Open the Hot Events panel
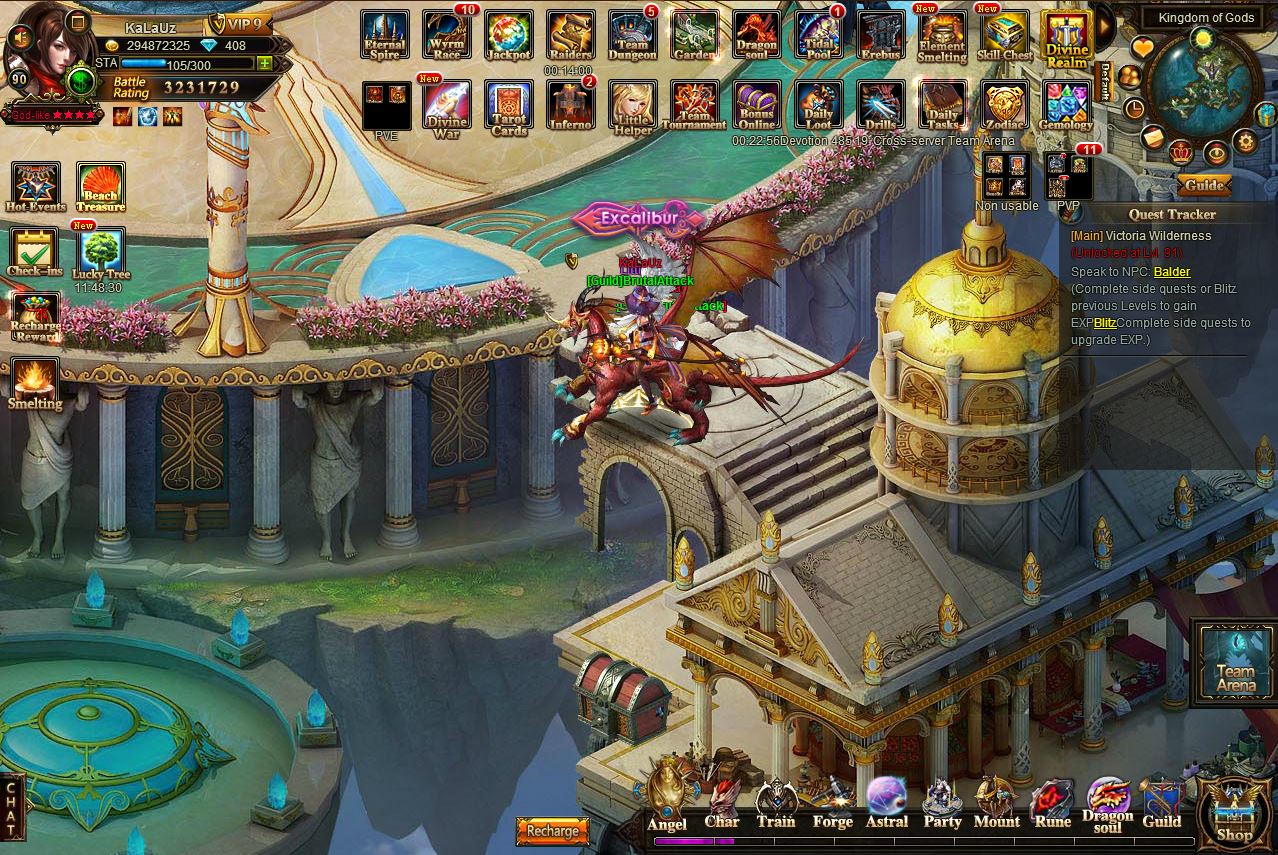 (36, 187)
